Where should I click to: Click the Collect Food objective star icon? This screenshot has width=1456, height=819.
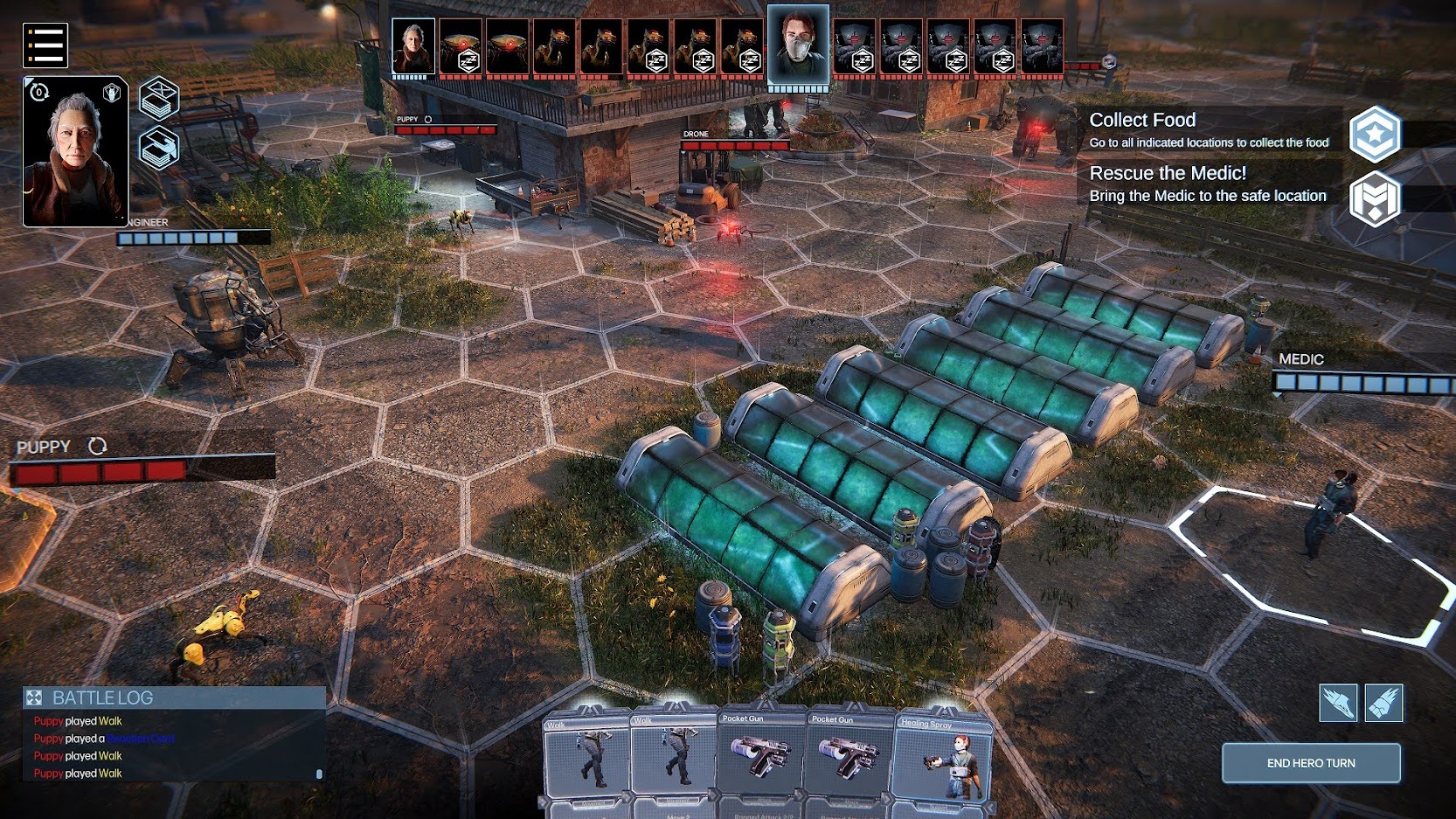pyautogui.click(x=1375, y=134)
